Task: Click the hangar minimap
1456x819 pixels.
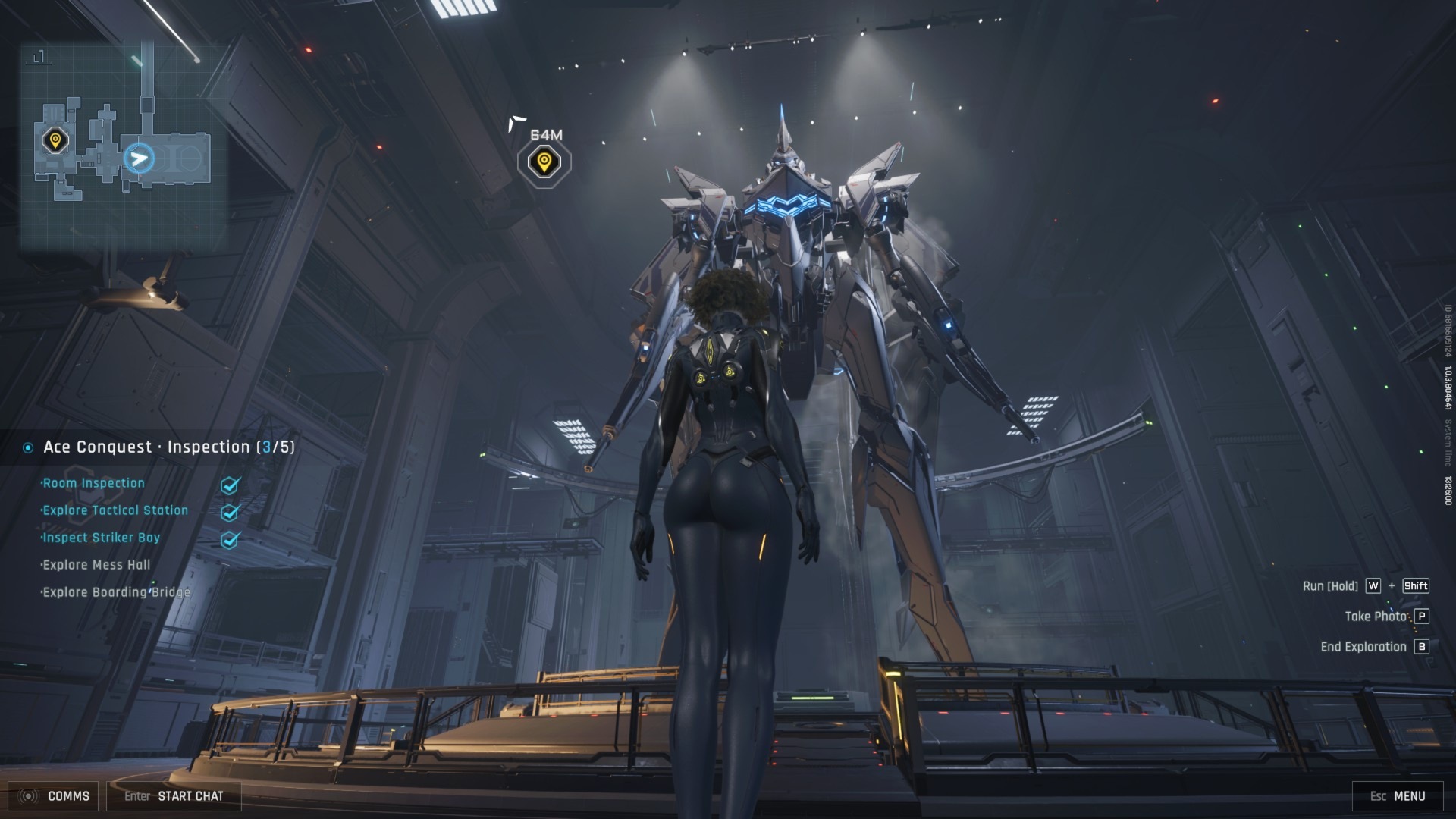Action: coord(123,144)
